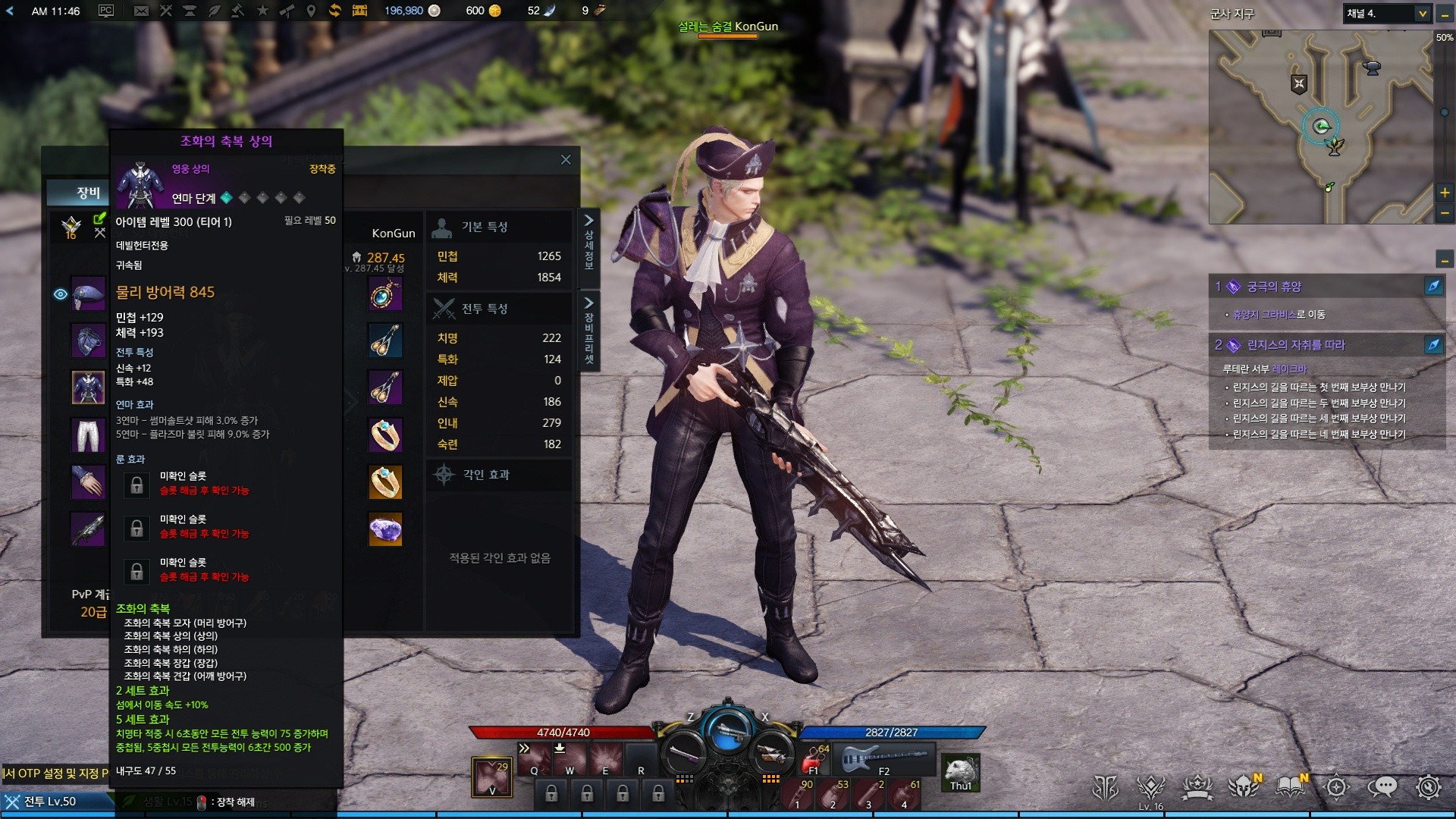
Task: Zoom out the minimap with minus button
Action: click(x=1445, y=213)
